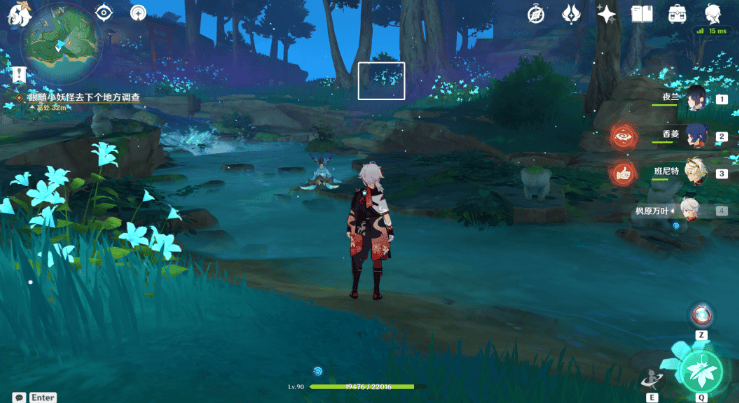Click the eye-shaped icon beside the minimap
This screenshot has height=403, width=739.
(103, 12)
